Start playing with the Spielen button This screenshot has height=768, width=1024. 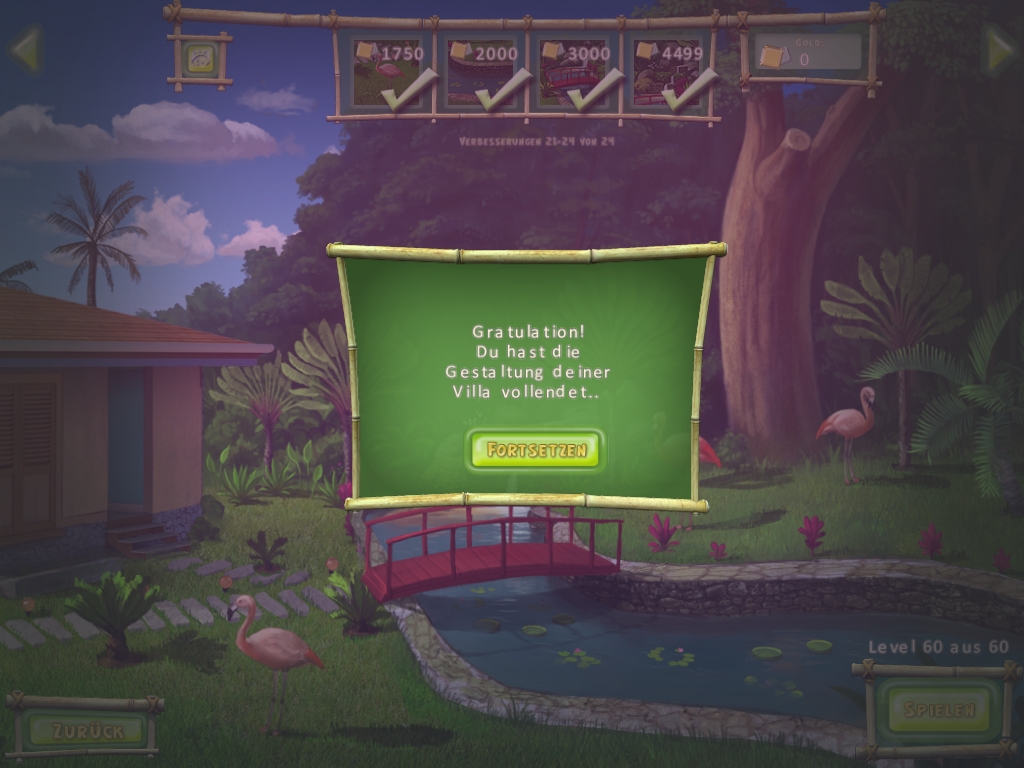(938, 710)
